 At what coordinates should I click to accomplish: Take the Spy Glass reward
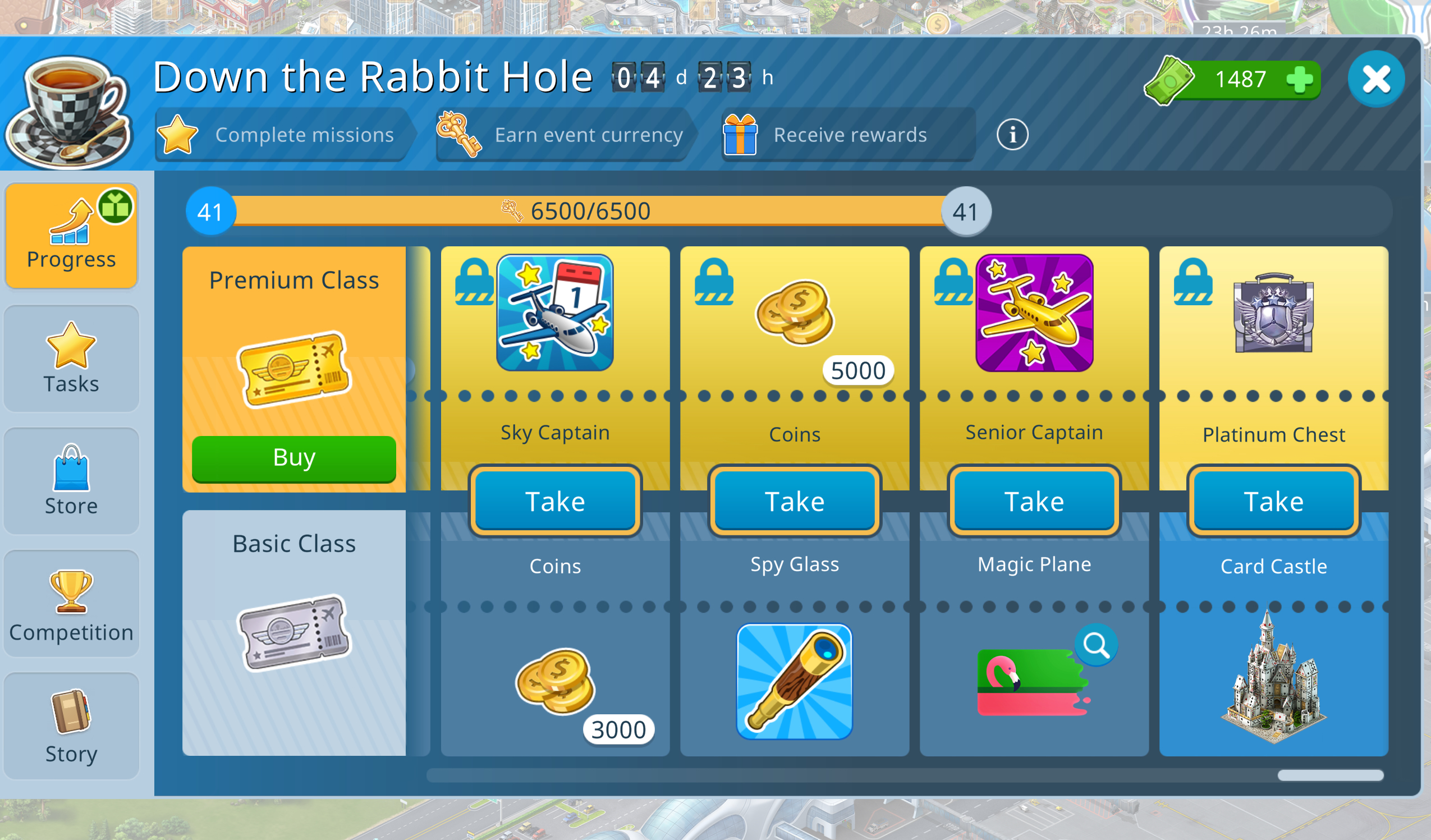795,501
